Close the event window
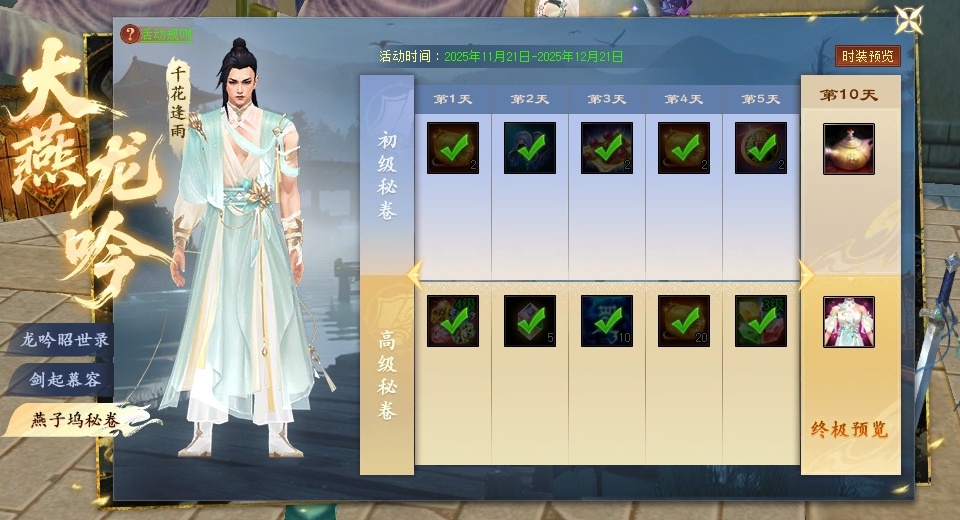The image size is (960, 520). click(908, 20)
